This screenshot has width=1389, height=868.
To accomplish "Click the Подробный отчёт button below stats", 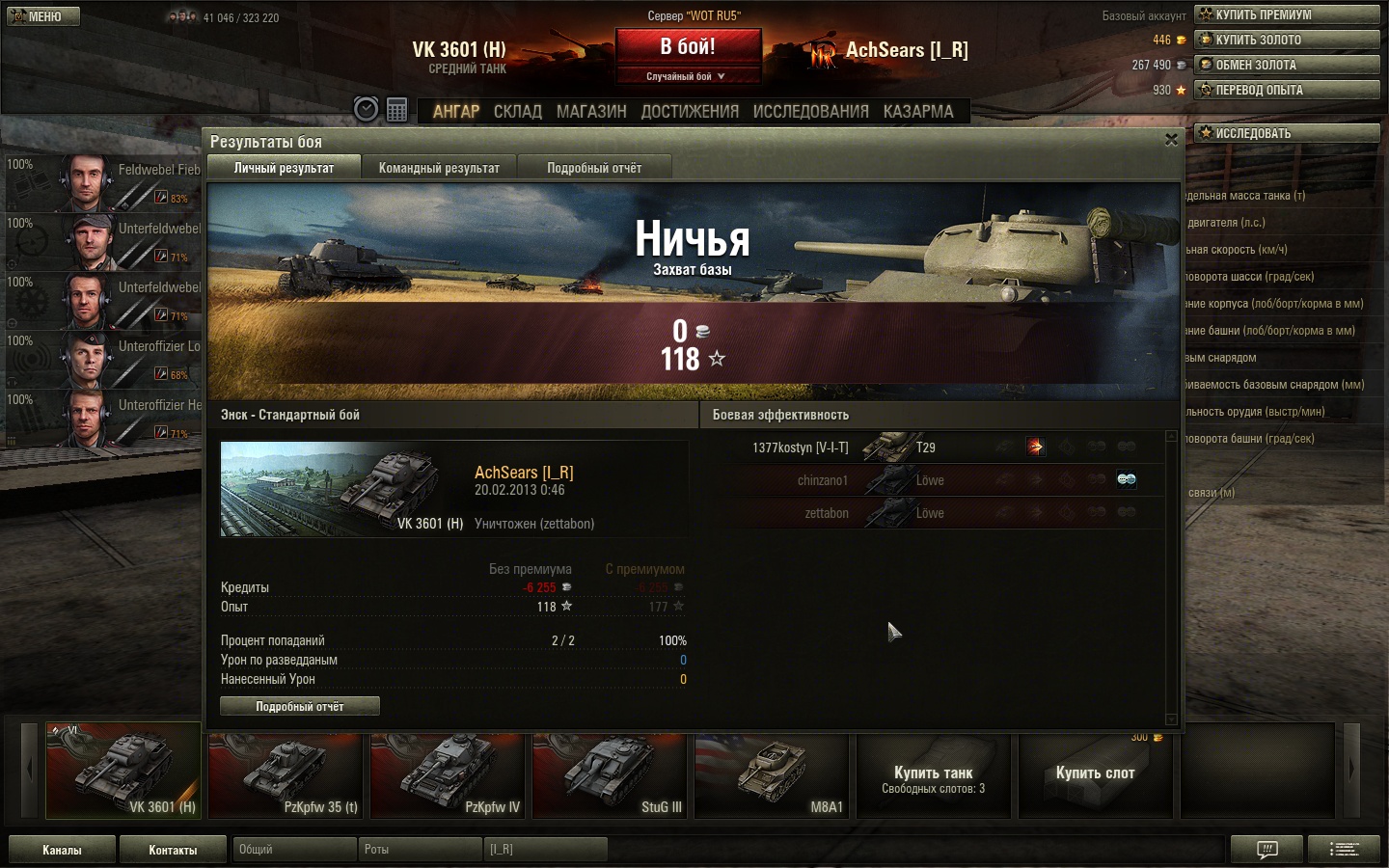I will point(299,707).
